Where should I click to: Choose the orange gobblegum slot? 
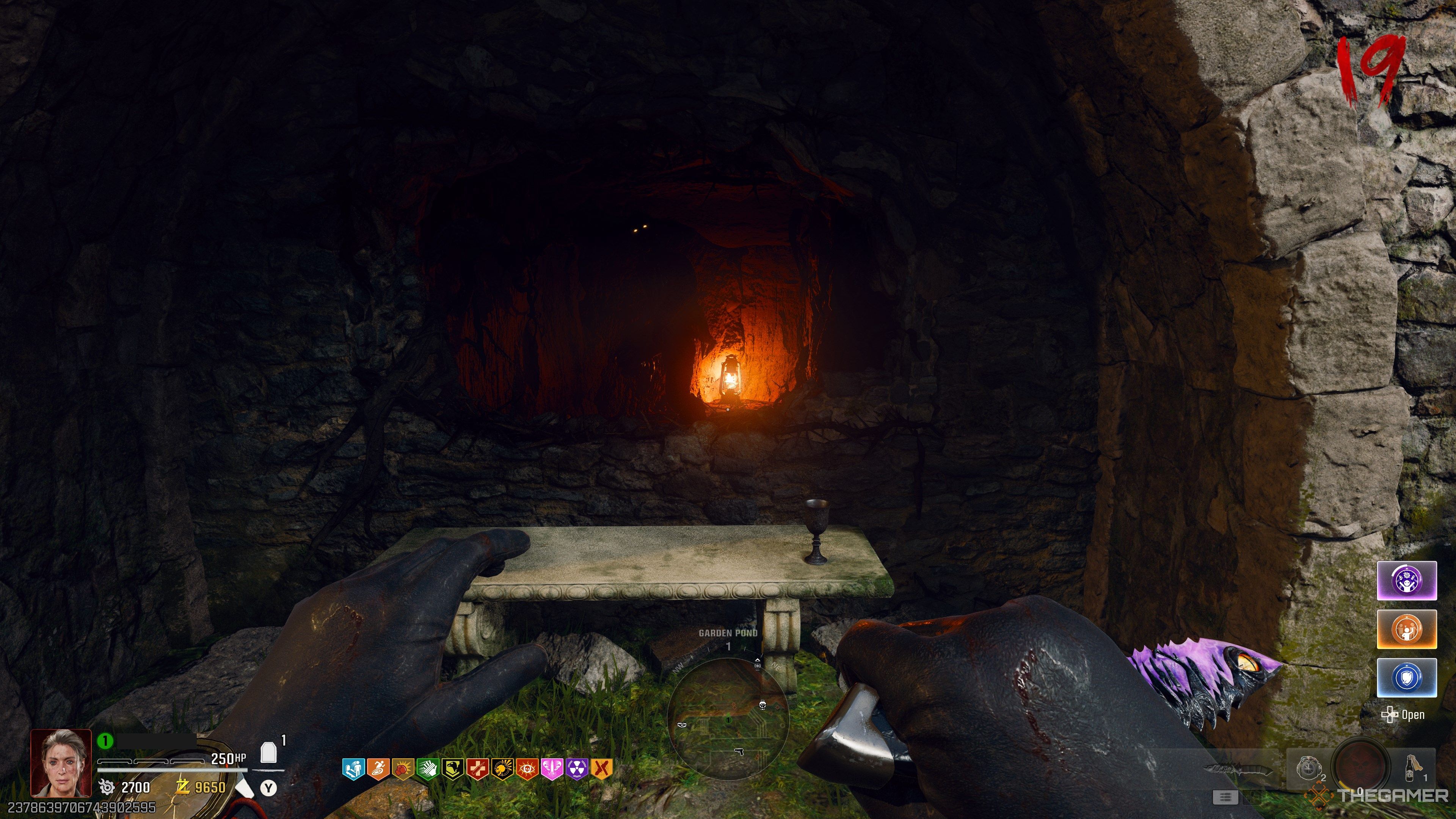pyautogui.click(x=1406, y=629)
